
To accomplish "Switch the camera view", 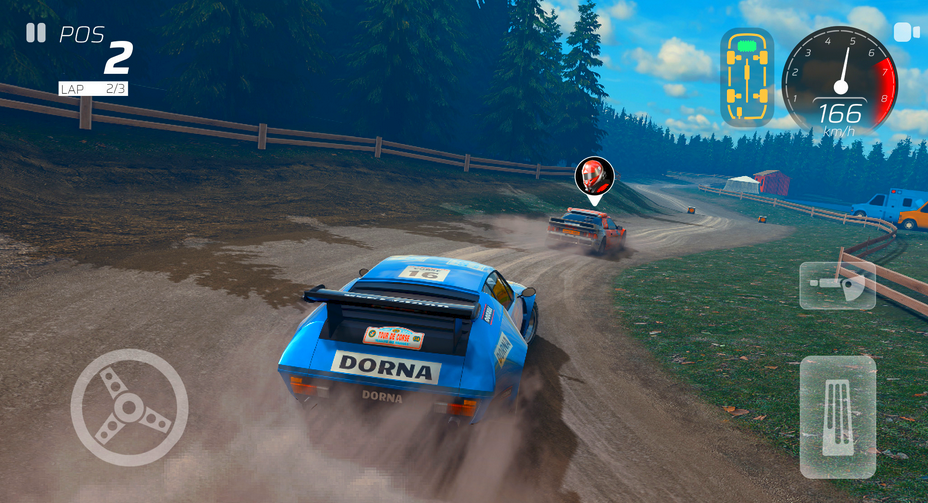I will pyautogui.click(x=906, y=33).
